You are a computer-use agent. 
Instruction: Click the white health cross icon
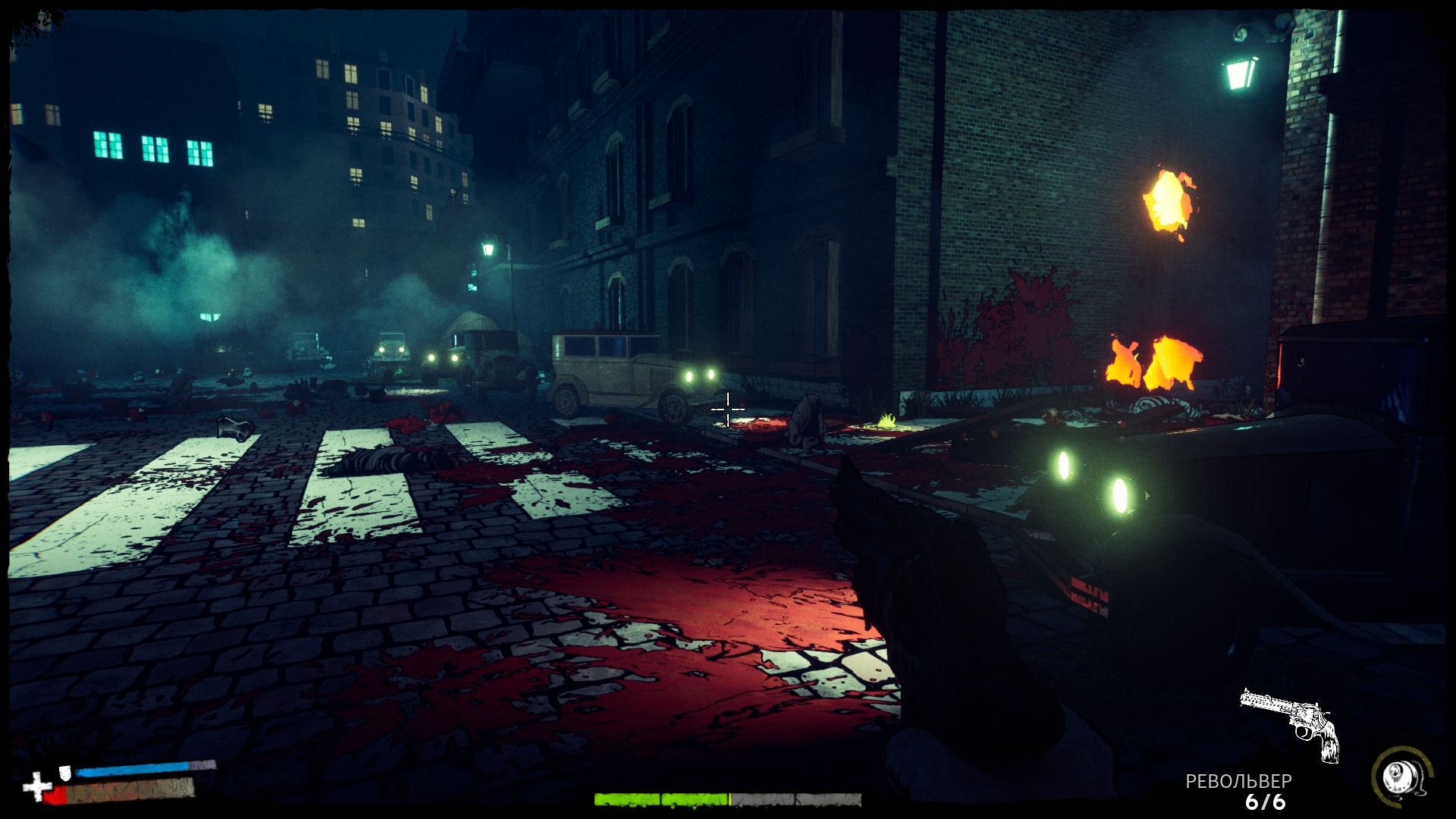pyautogui.click(x=36, y=786)
